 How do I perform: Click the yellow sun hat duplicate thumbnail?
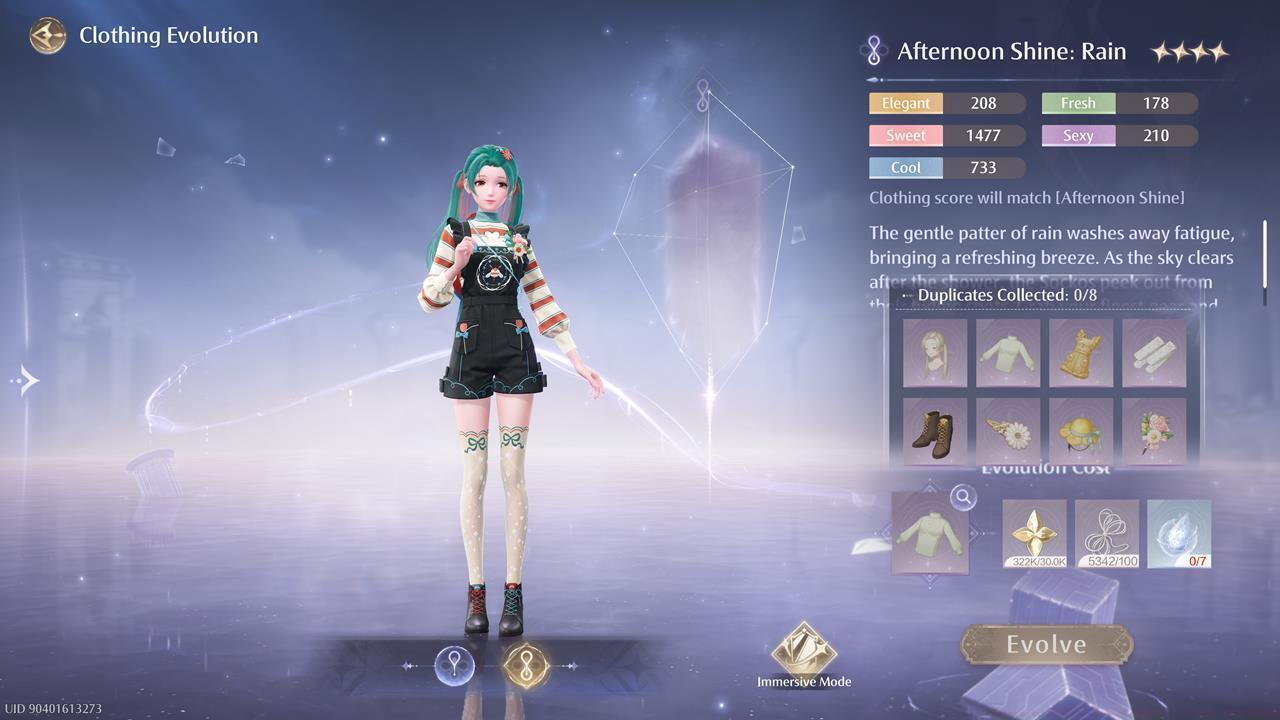click(1080, 432)
